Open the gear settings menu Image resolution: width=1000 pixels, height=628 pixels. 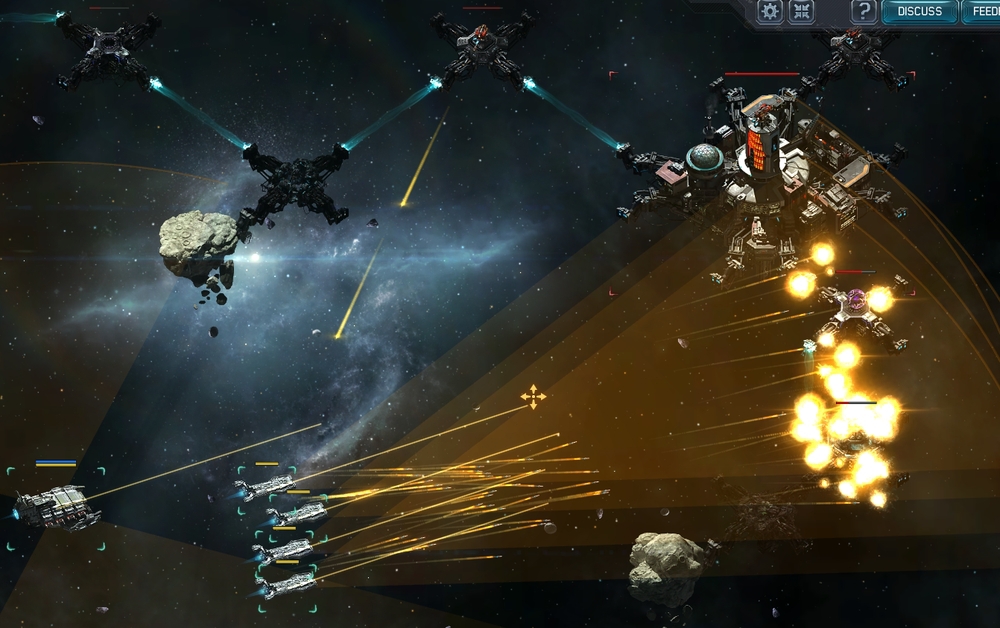[769, 12]
